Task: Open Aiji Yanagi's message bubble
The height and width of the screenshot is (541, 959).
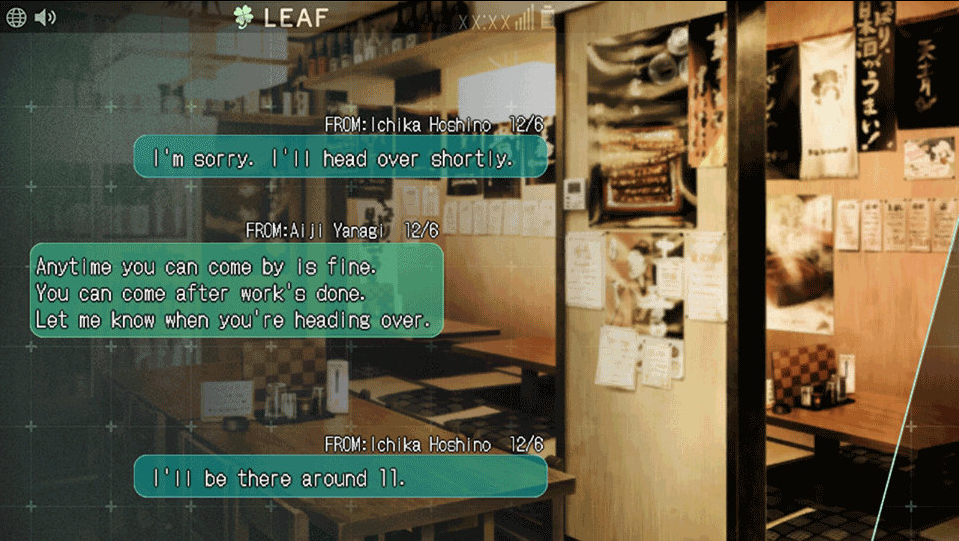Action: coord(236,290)
